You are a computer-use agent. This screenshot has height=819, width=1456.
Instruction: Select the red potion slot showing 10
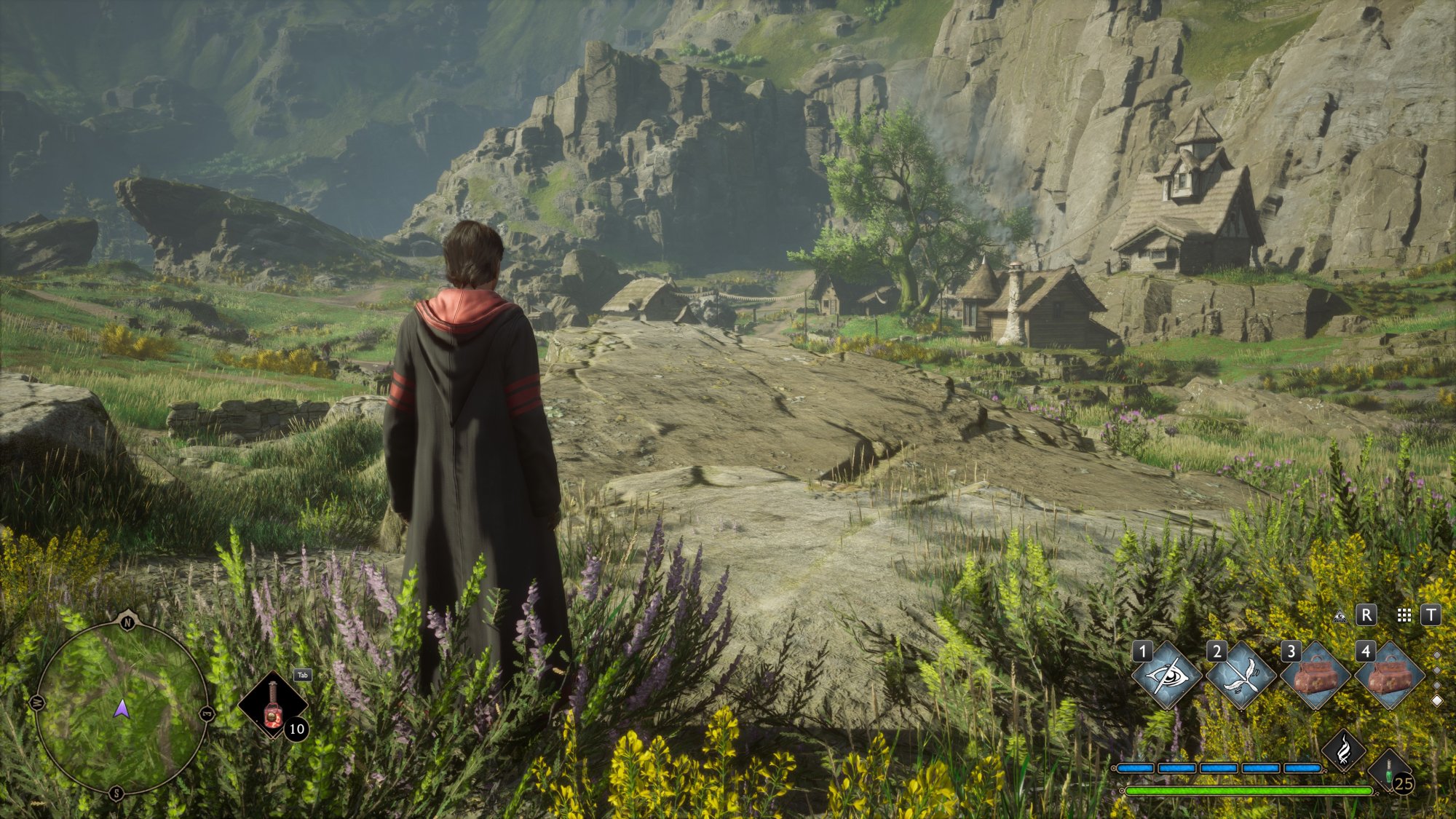click(273, 705)
